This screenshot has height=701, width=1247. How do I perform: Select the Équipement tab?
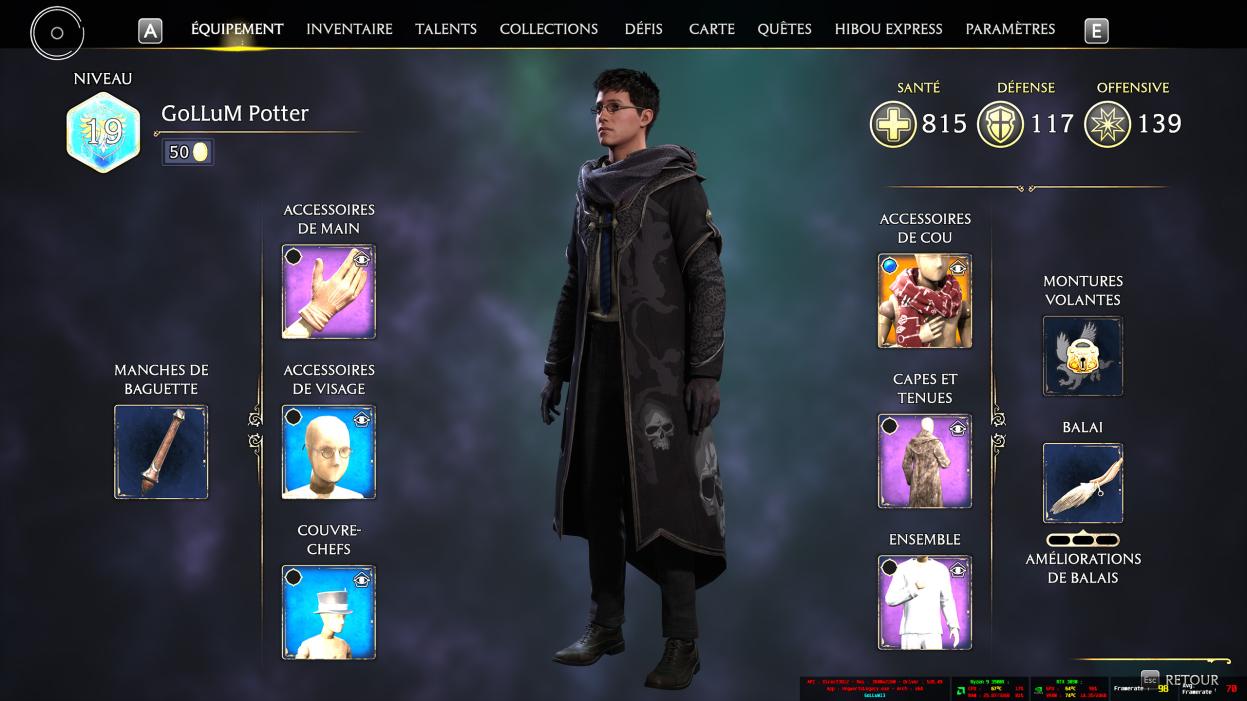[x=237, y=29]
